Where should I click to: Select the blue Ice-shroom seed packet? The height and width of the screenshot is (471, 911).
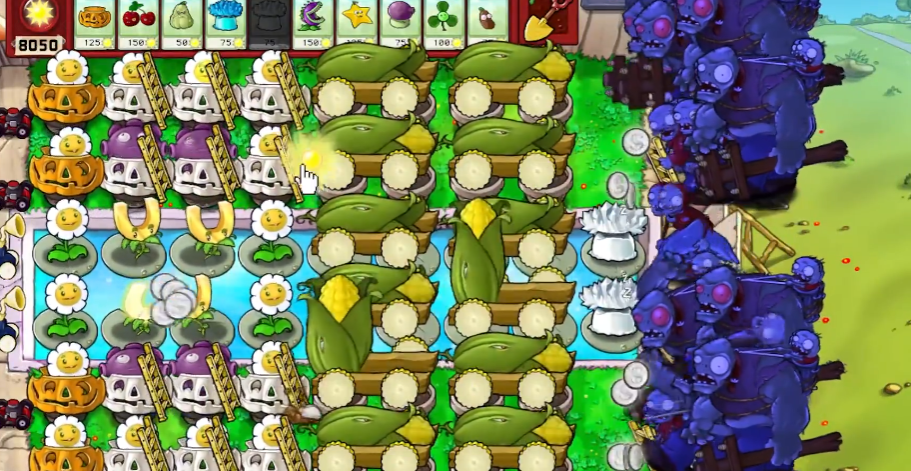pos(226,22)
